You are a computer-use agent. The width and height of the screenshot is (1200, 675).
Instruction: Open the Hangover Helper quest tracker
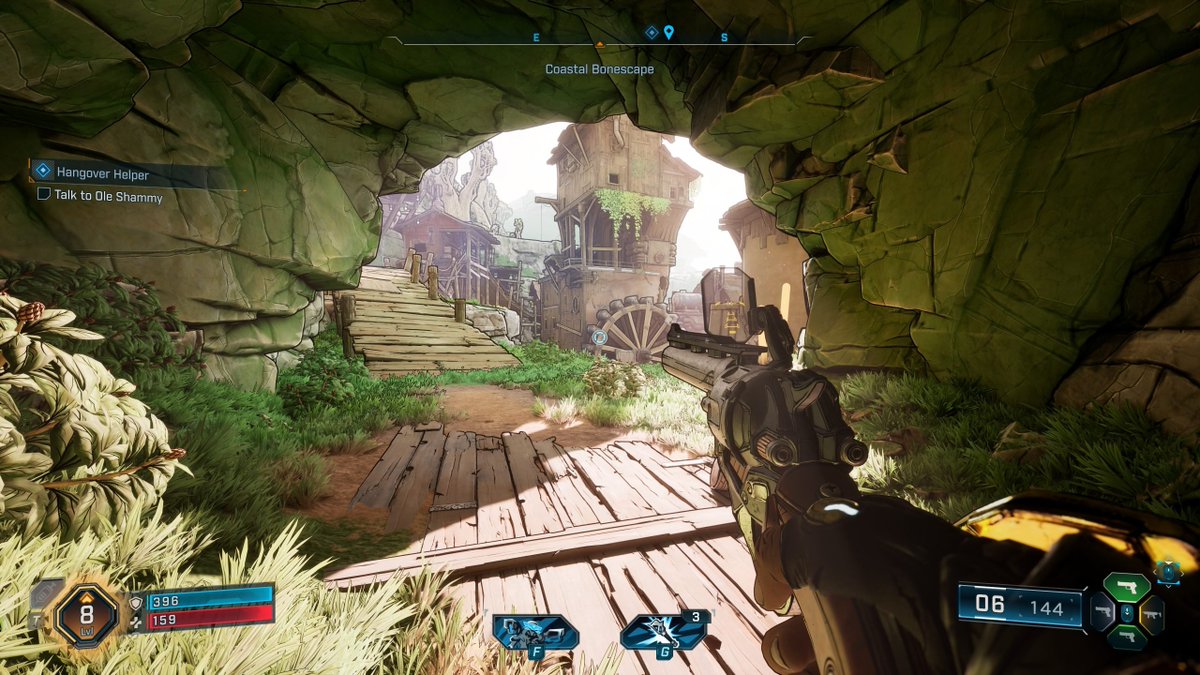point(102,174)
